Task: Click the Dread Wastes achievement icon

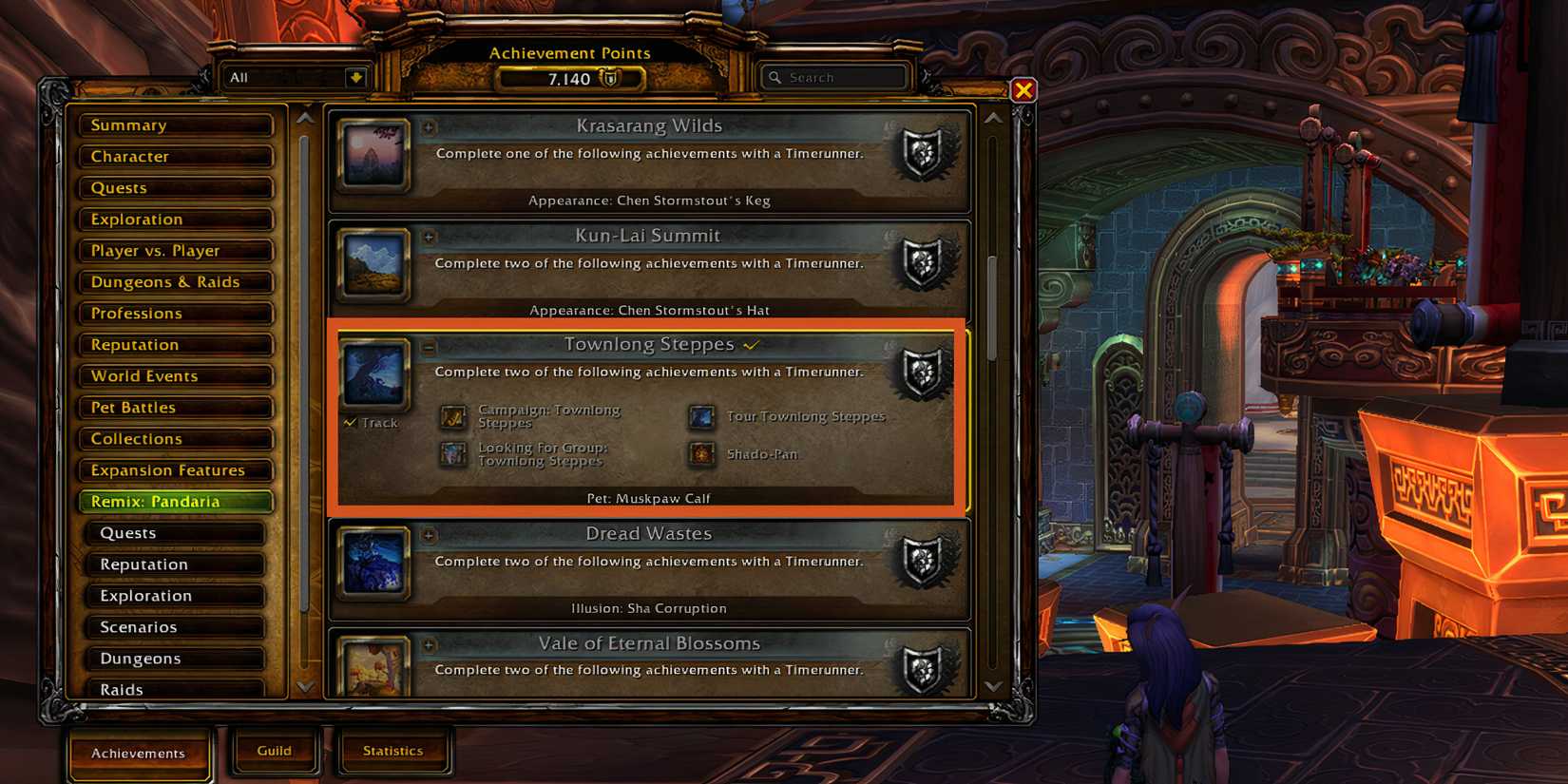Action: pos(373,565)
